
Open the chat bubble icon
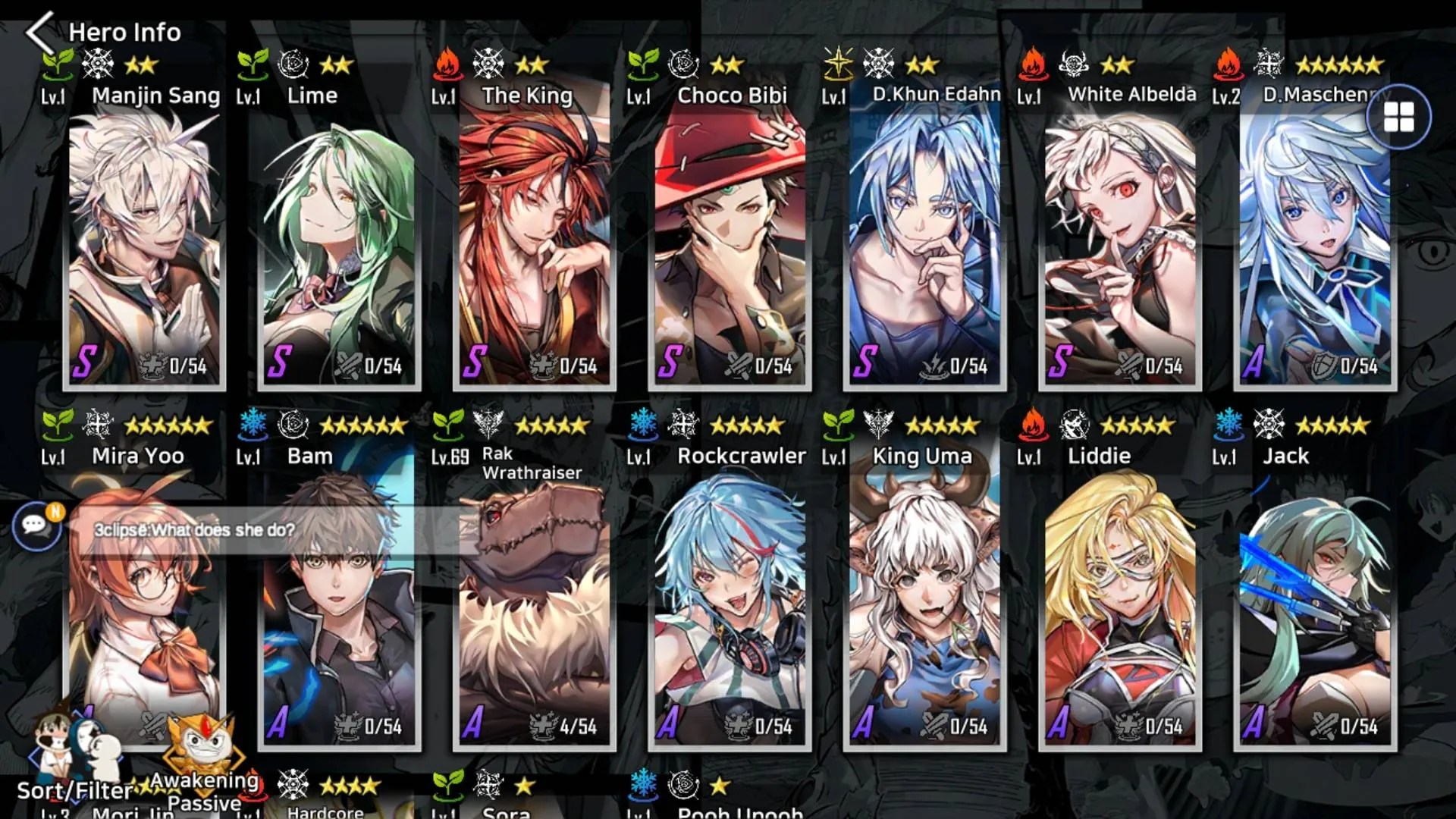pos(36,525)
